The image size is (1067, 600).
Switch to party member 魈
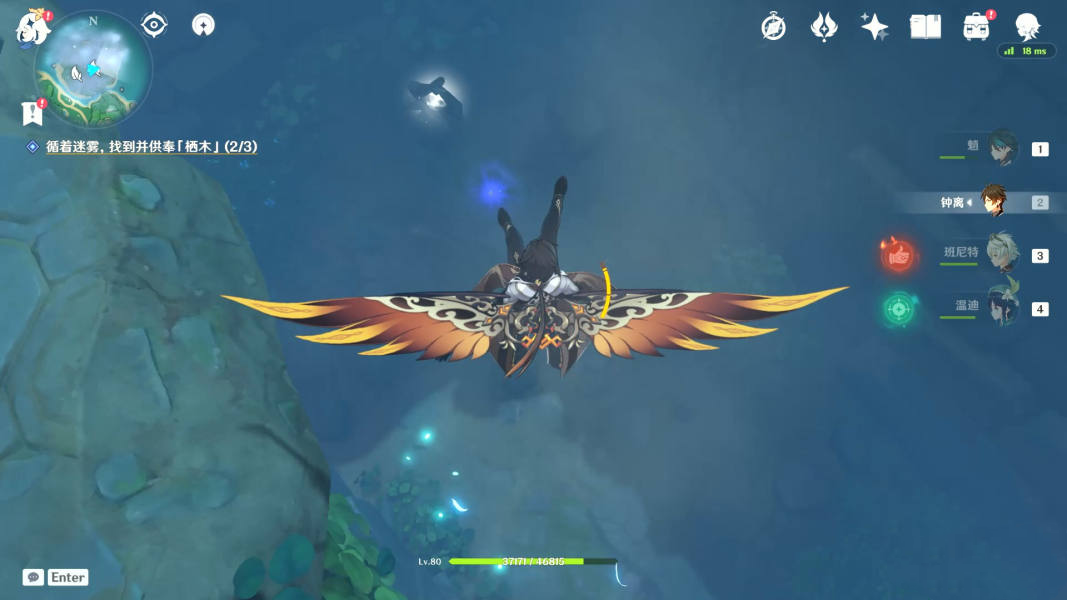(x=1001, y=149)
